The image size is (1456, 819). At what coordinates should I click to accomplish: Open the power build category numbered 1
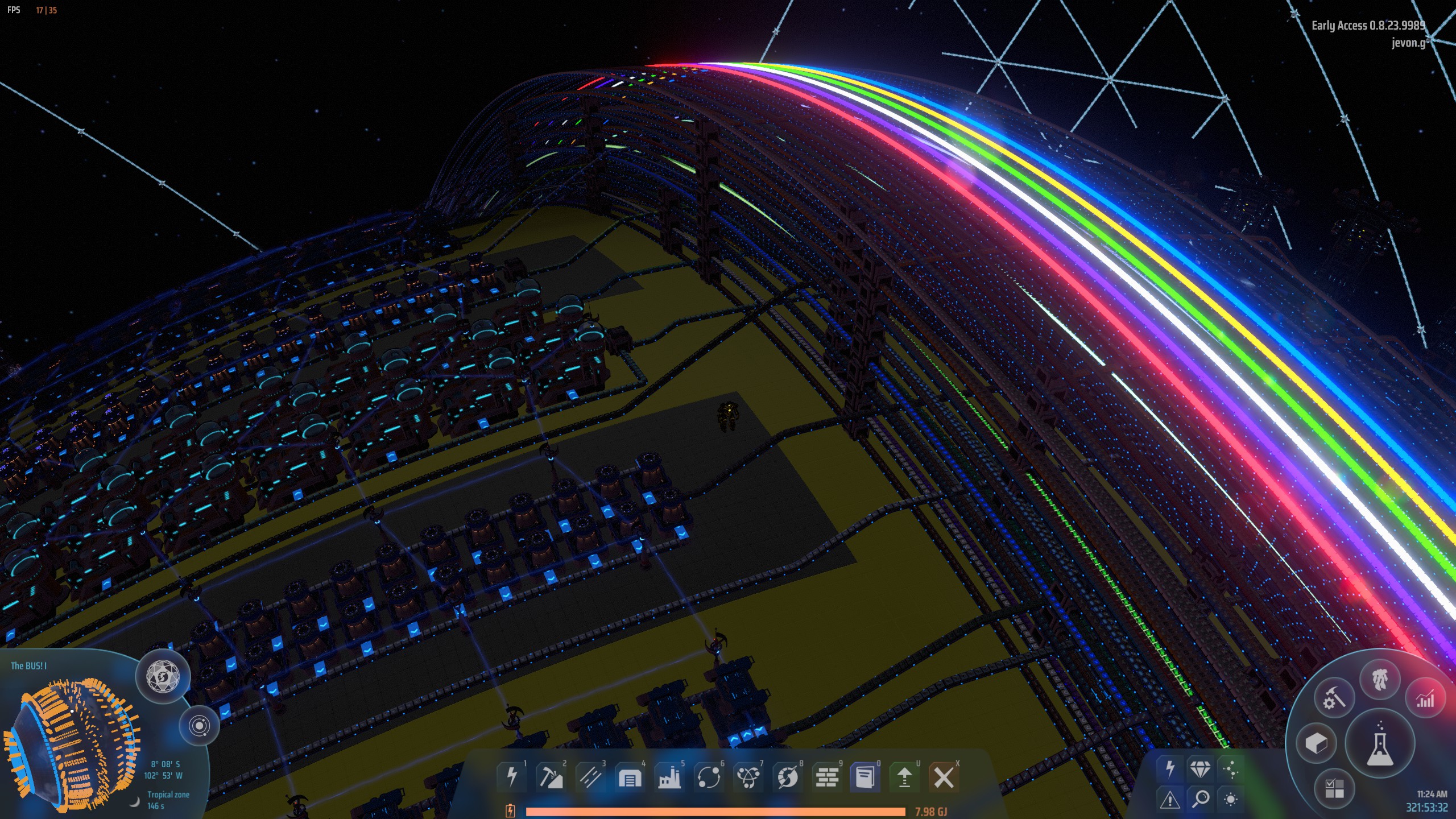coord(511,776)
